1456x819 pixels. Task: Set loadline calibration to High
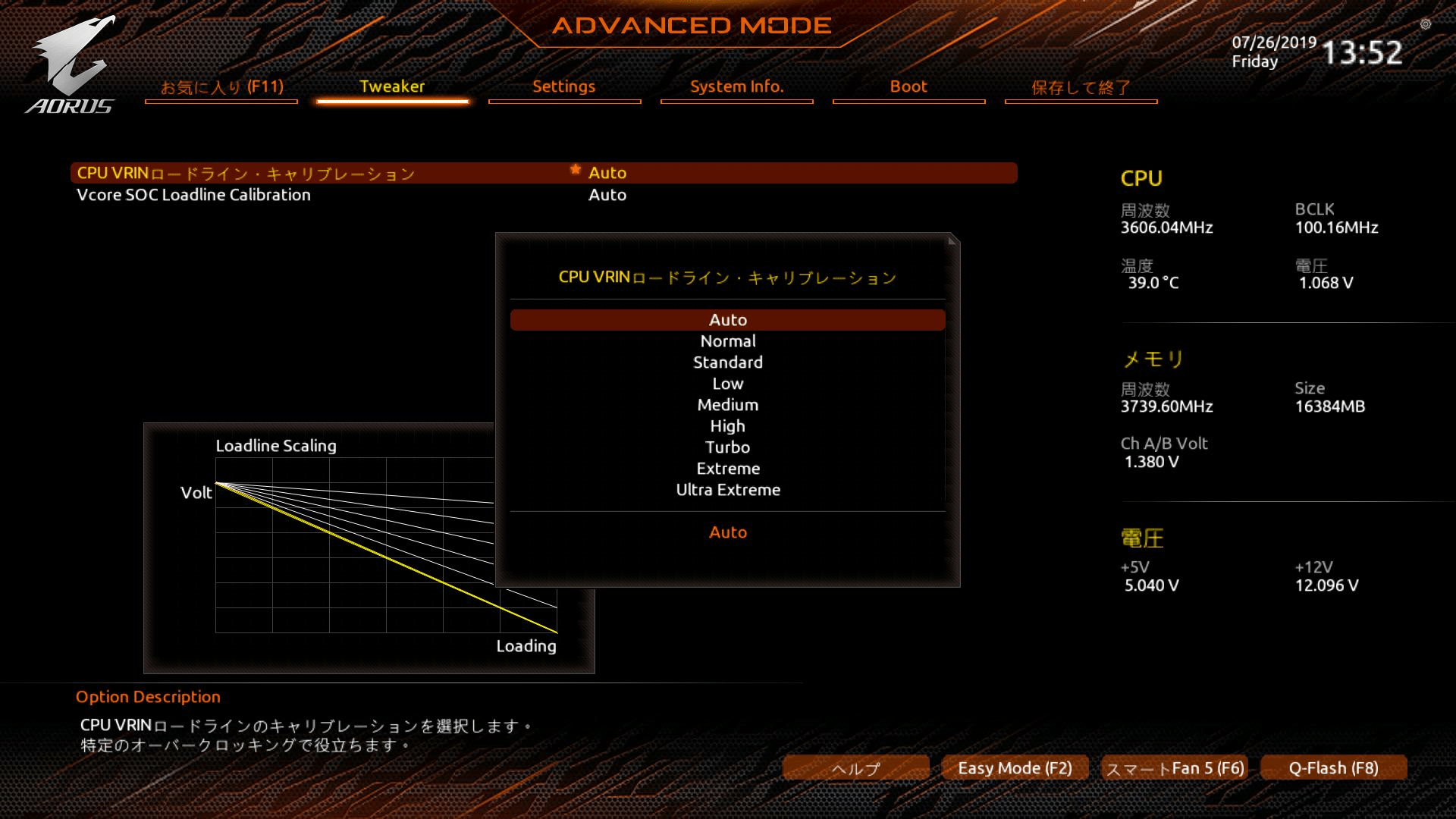click(x=728, y=426)
